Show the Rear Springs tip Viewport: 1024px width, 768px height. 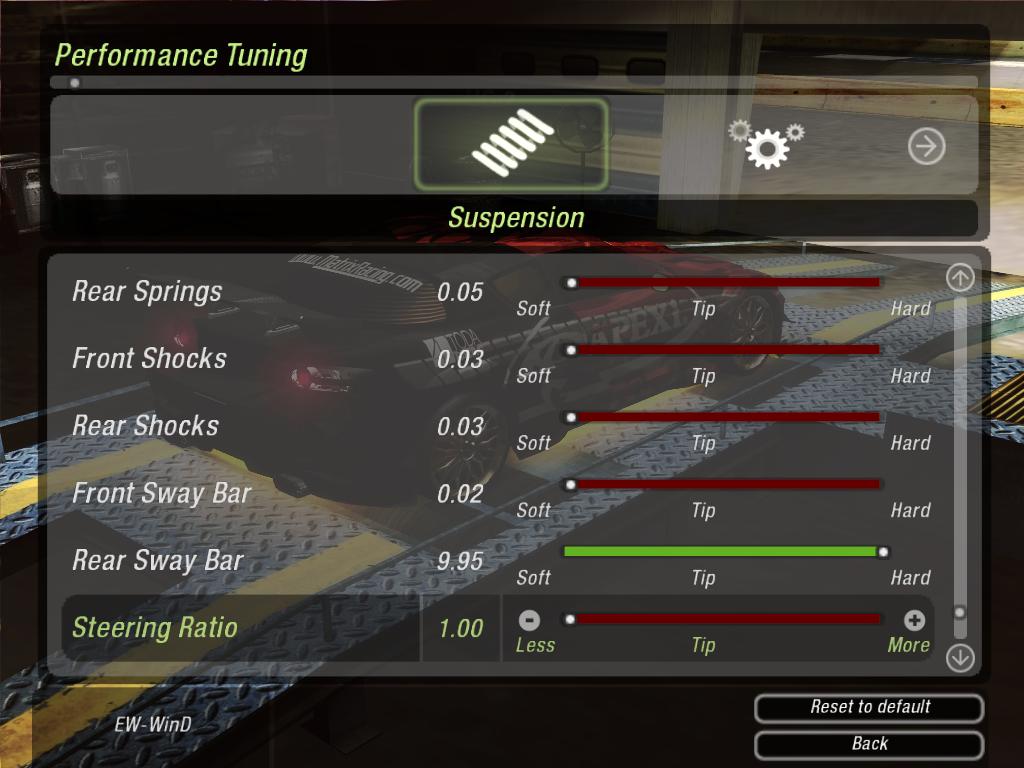(x=704, y=309)
